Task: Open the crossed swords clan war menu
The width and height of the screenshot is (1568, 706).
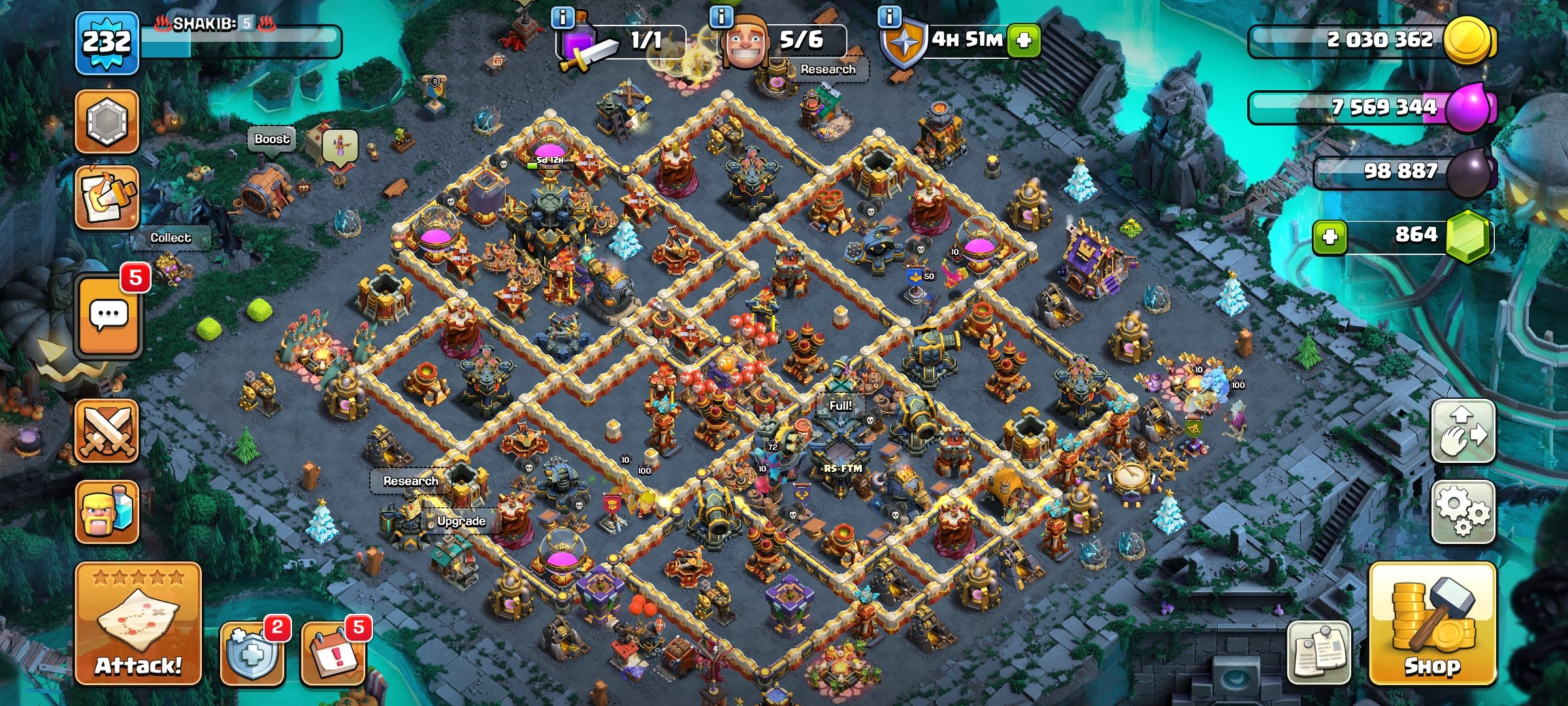Action: pyautogui.click(x=107, y=431)
